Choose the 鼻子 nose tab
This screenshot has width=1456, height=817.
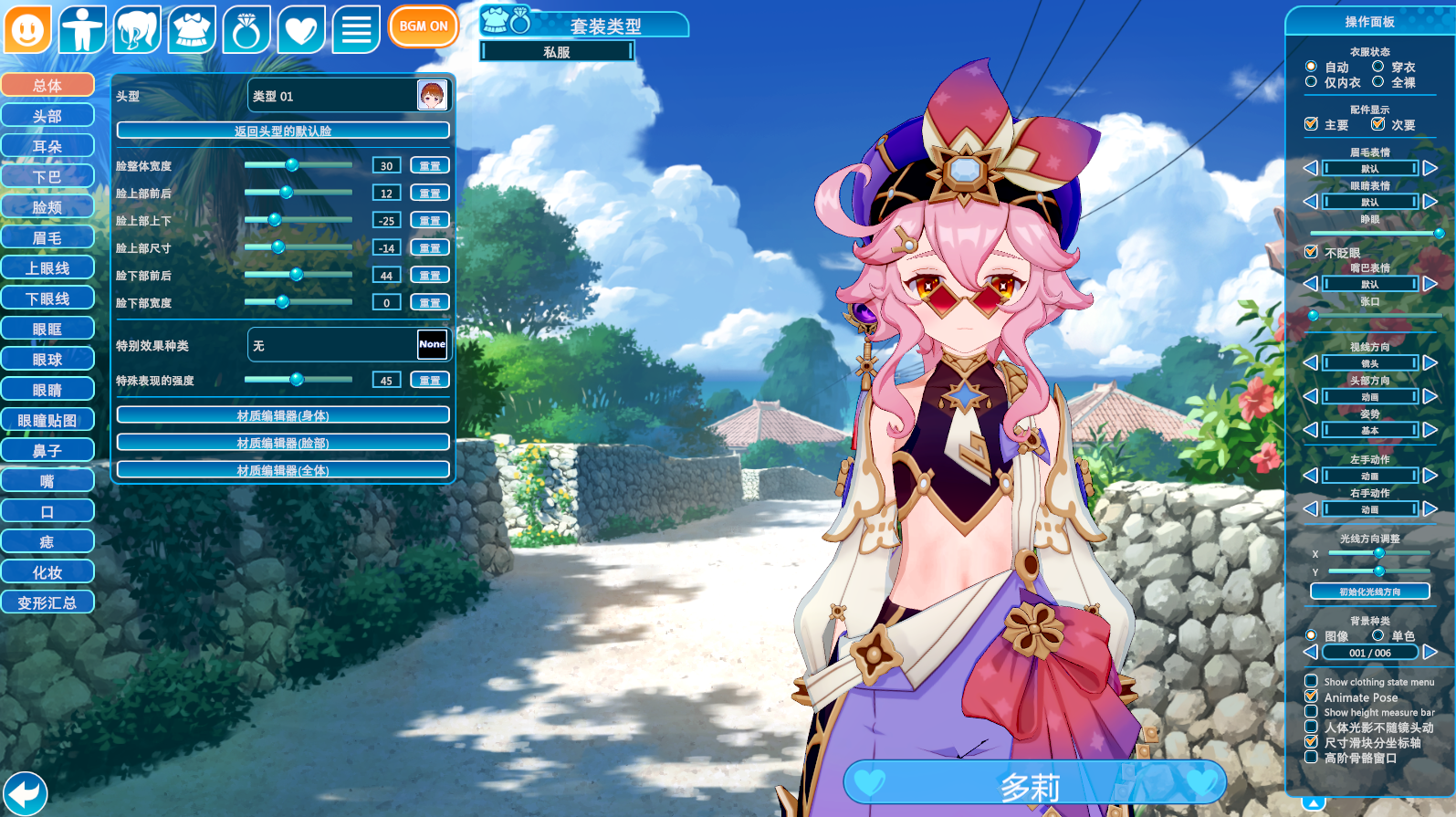(47, 450)
